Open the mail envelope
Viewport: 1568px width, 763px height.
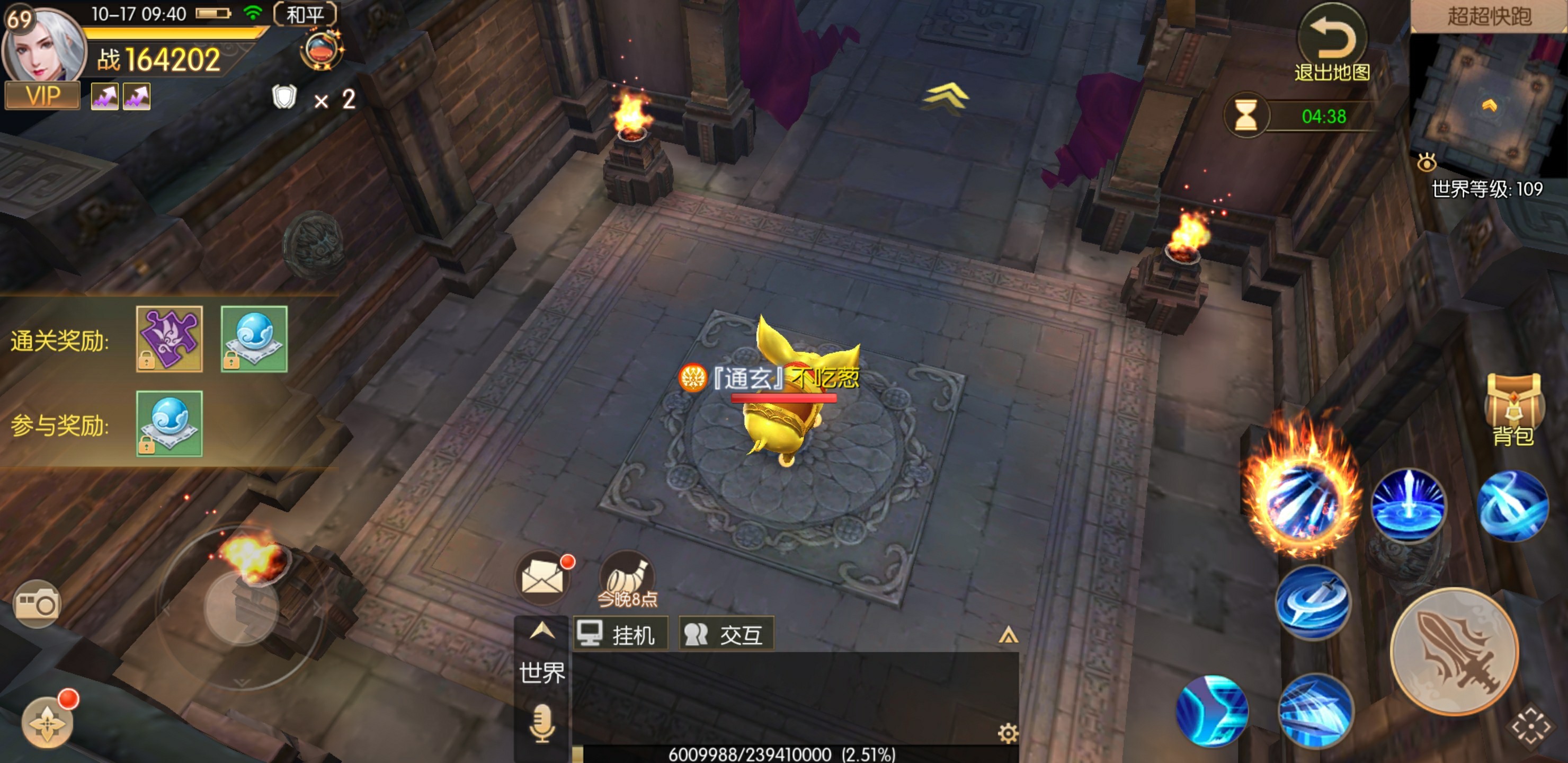pos(542,576)
